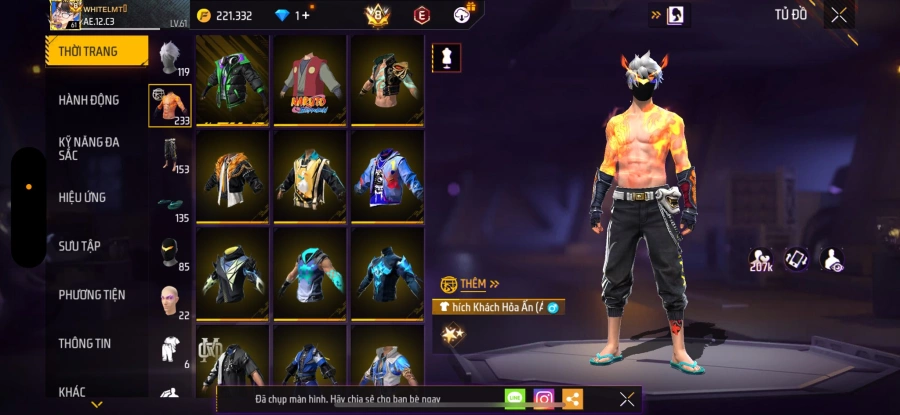
Task: Switch to the Hành Động tab
Action: pos(89,100)
